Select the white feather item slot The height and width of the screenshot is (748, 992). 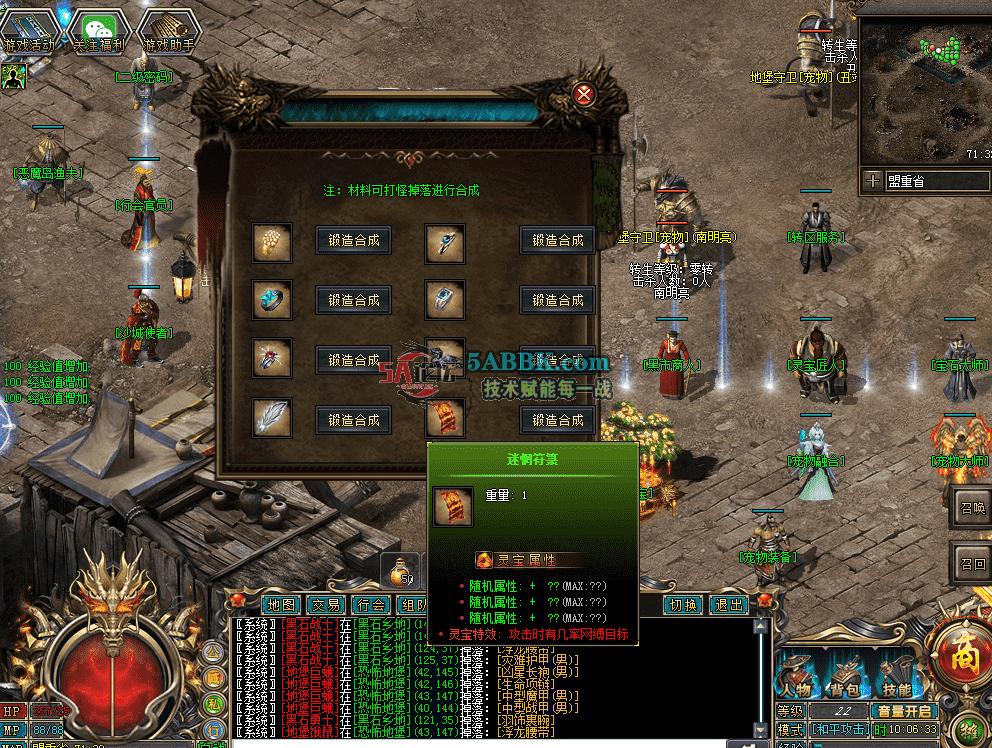272,417
